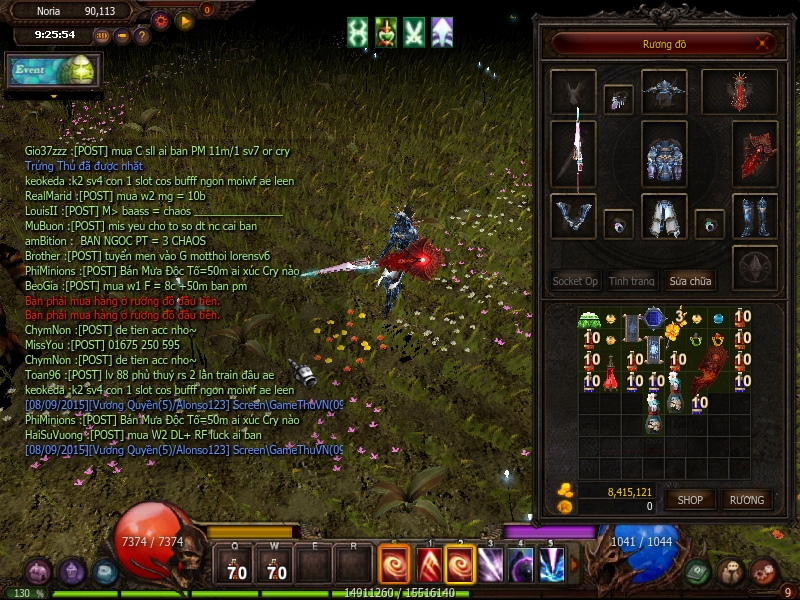The width and height of the screenshot is (800, 600).
Task: Click the Socket Op button
Action: 576,281
